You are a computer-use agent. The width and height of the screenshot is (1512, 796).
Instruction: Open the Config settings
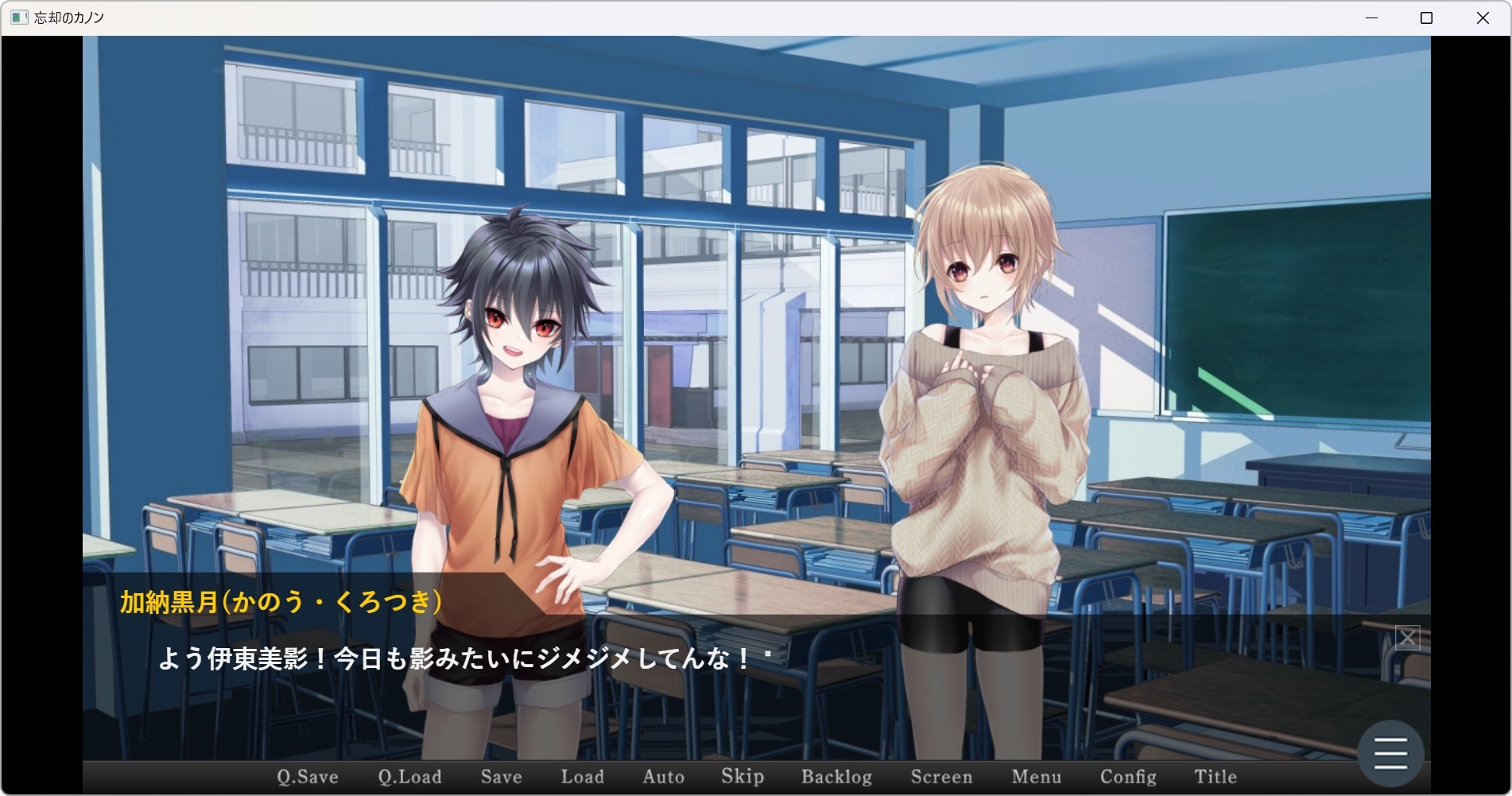click(1127, 777)
